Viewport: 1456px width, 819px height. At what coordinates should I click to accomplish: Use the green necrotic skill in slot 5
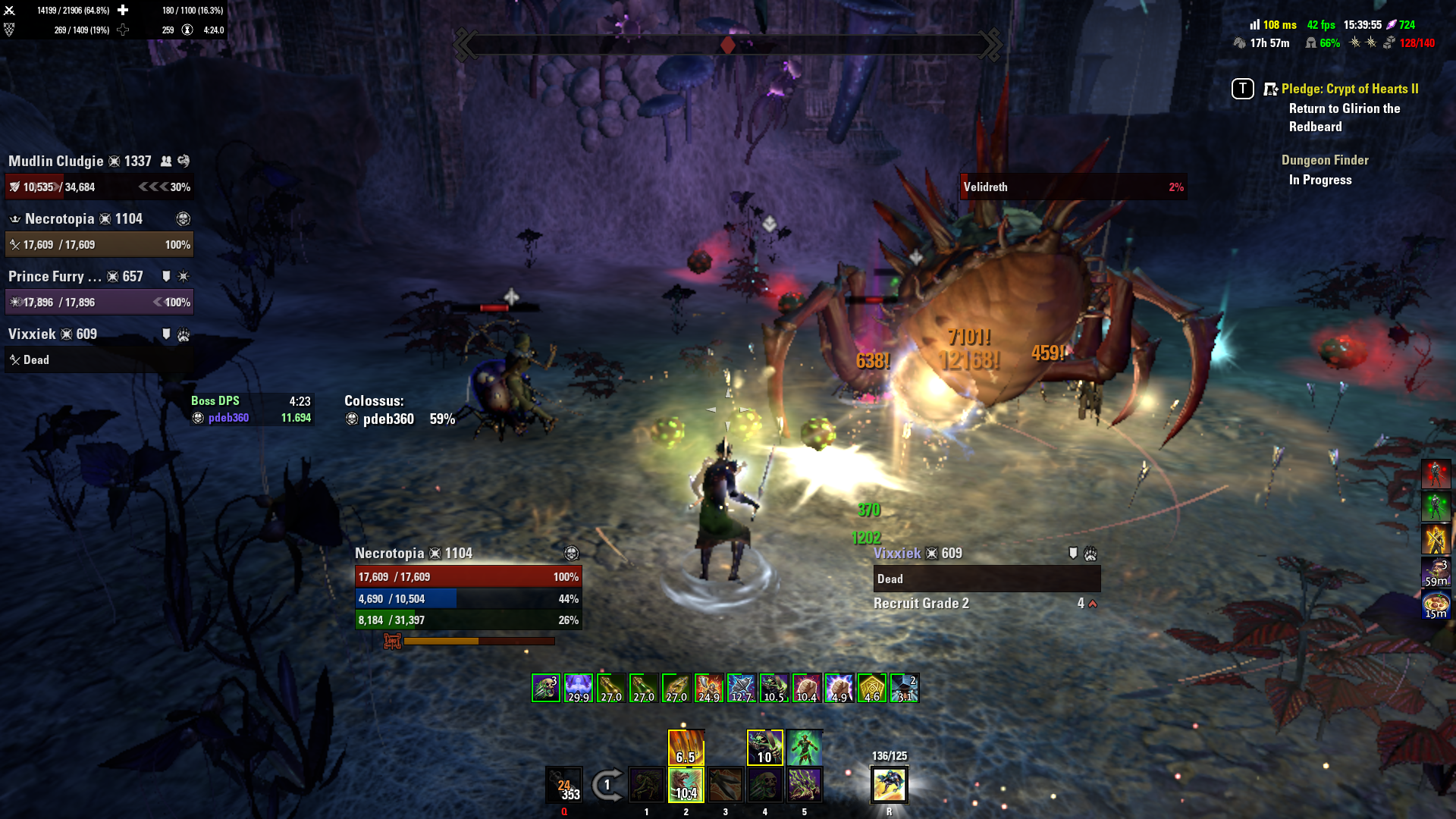tap(805, 785)
